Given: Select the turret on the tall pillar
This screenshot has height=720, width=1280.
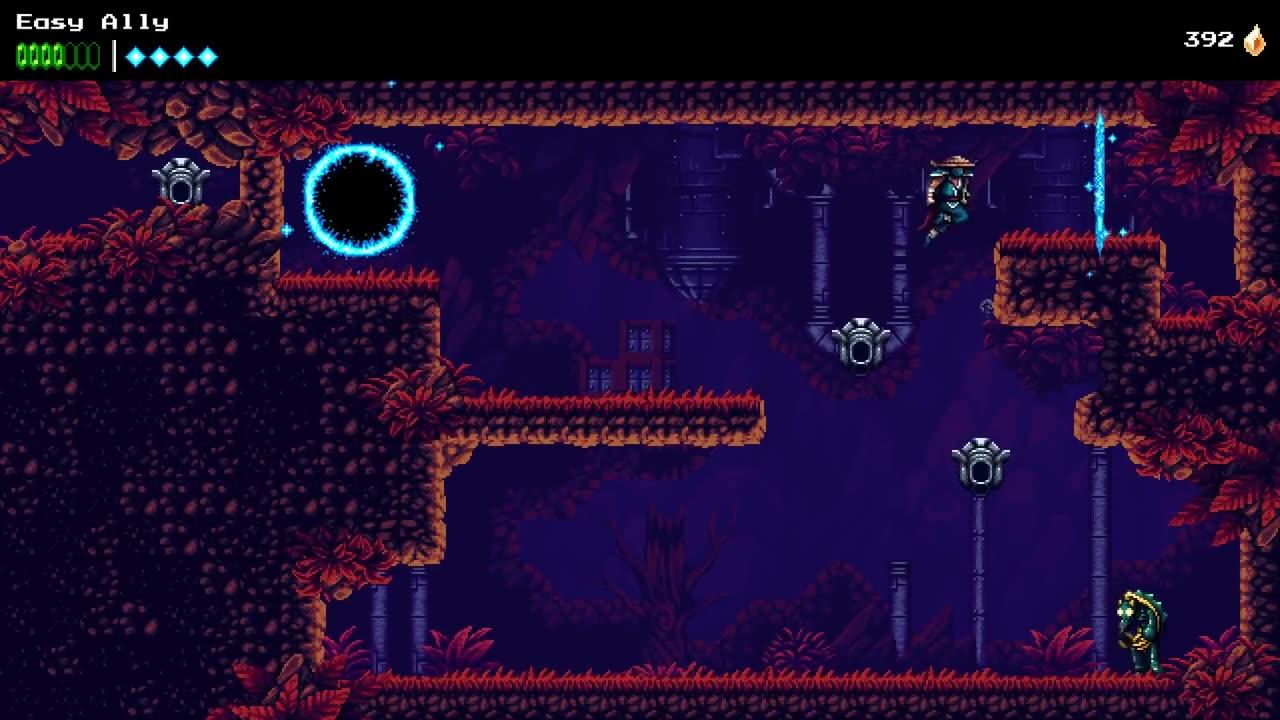Looking at the screenshot, I should 979,465.
